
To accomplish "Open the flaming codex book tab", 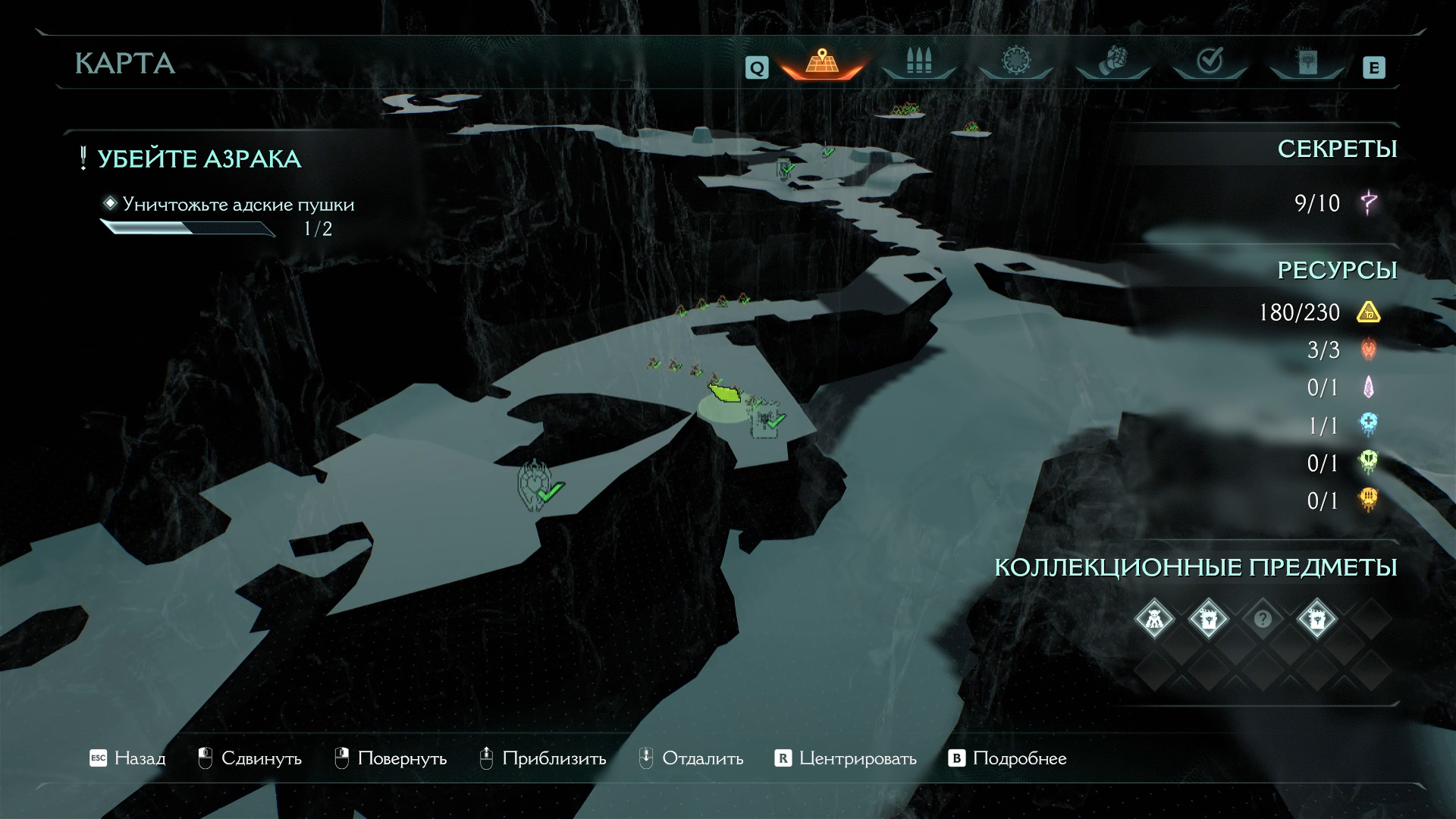I will pyautogui.click(x=1307, y=61).
